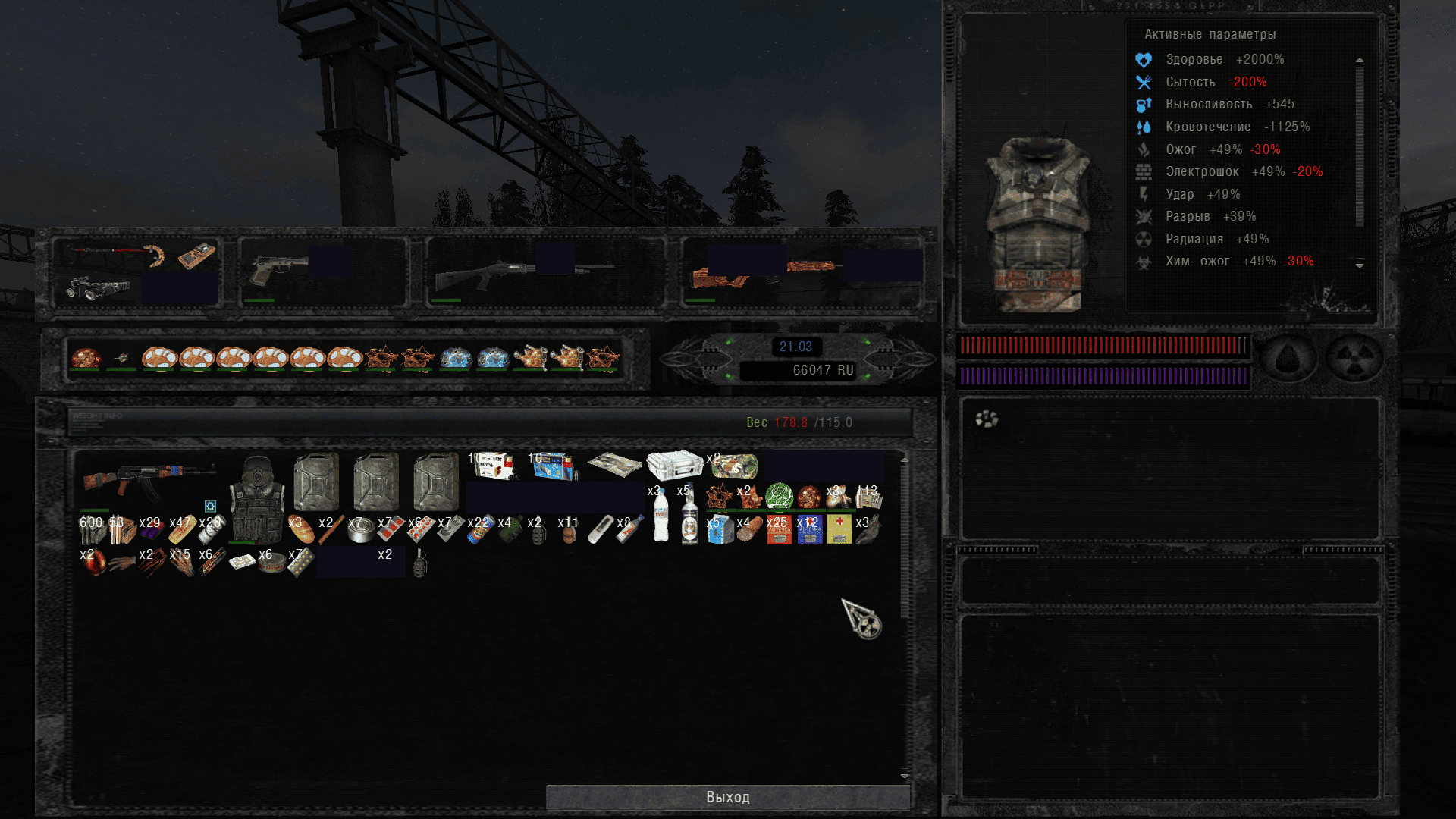Select the loose grenade in the backpack

pyautogui.click(x=420, y=562)
